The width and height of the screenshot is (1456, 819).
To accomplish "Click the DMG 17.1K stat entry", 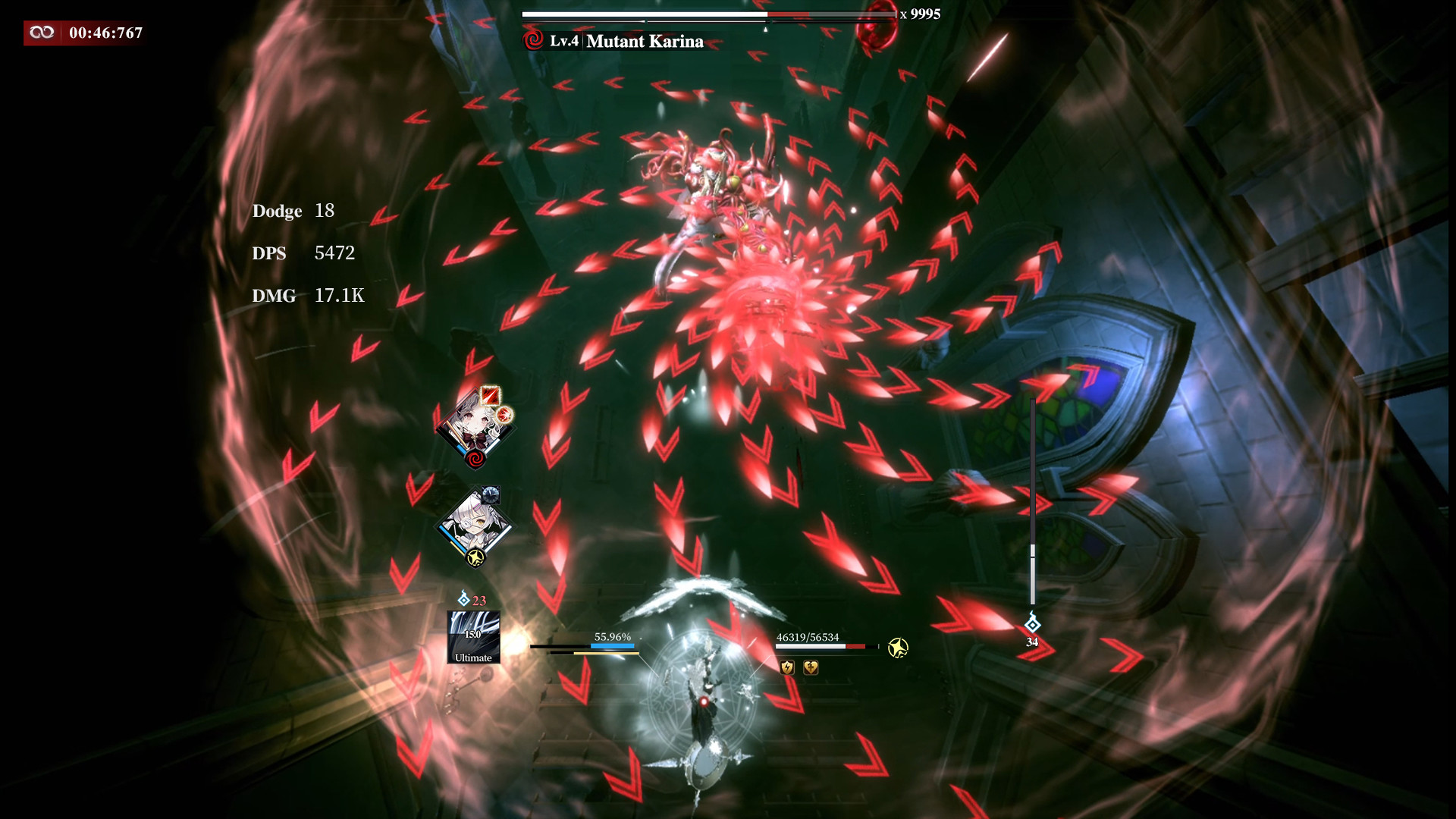I will tap(308, 297).
